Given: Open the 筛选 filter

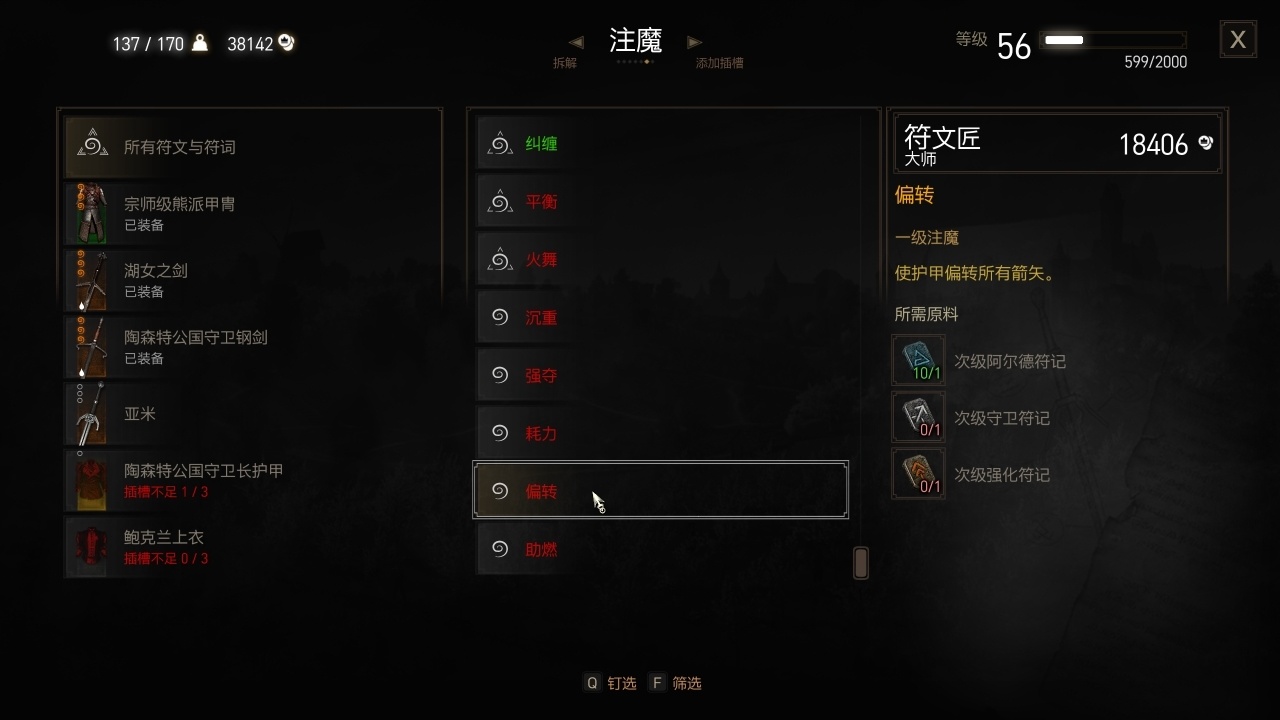Looking at the screenshot, I should coord(677,682).
